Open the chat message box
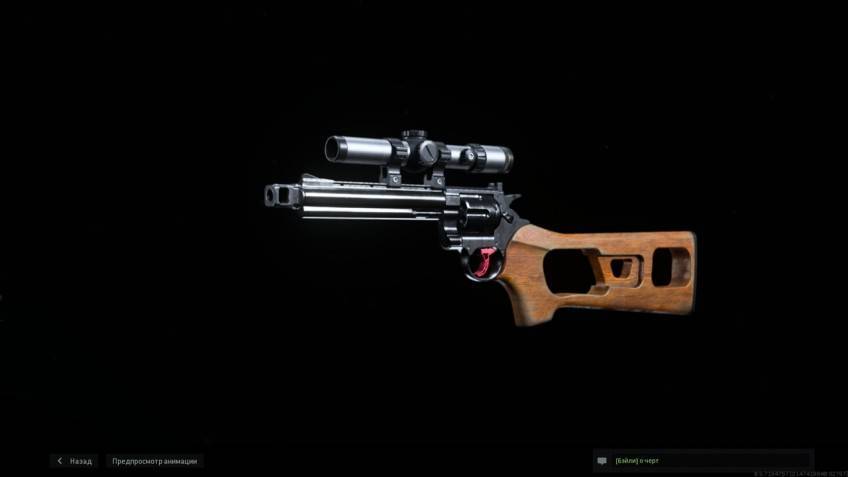848x477 pixels. (x=703, y=461)
